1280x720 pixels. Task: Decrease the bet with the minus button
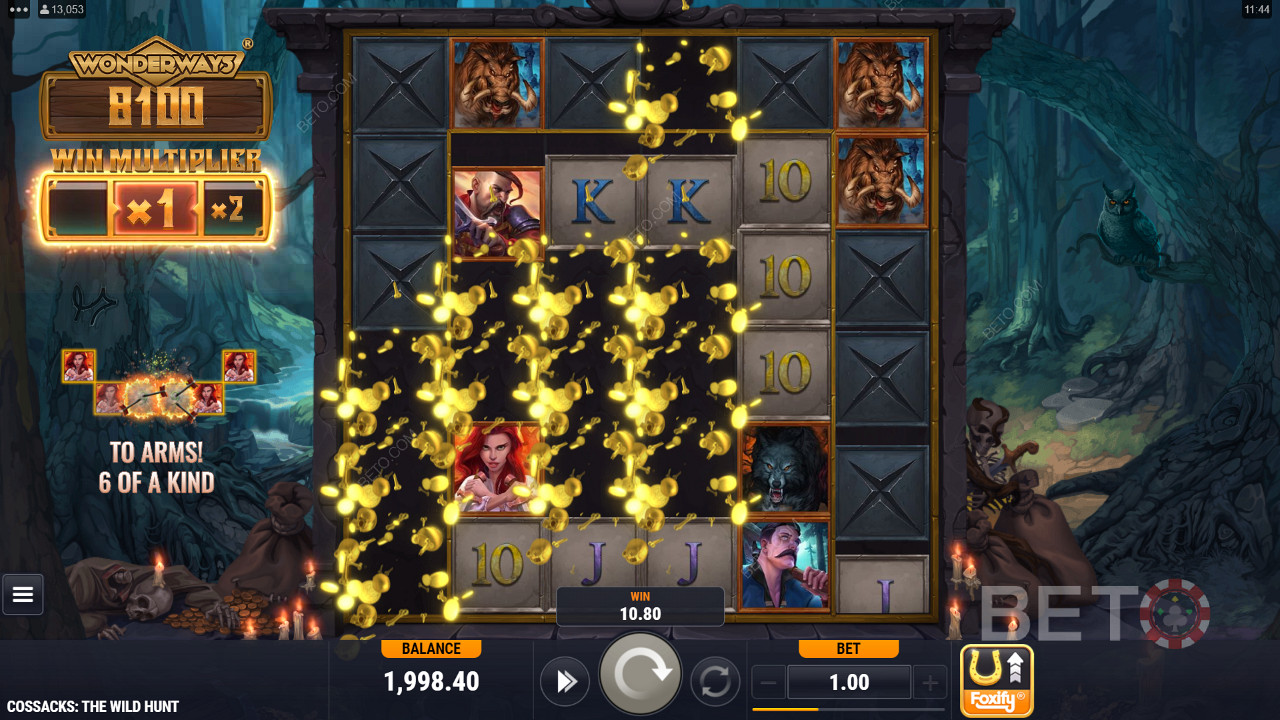pos(768,683)
